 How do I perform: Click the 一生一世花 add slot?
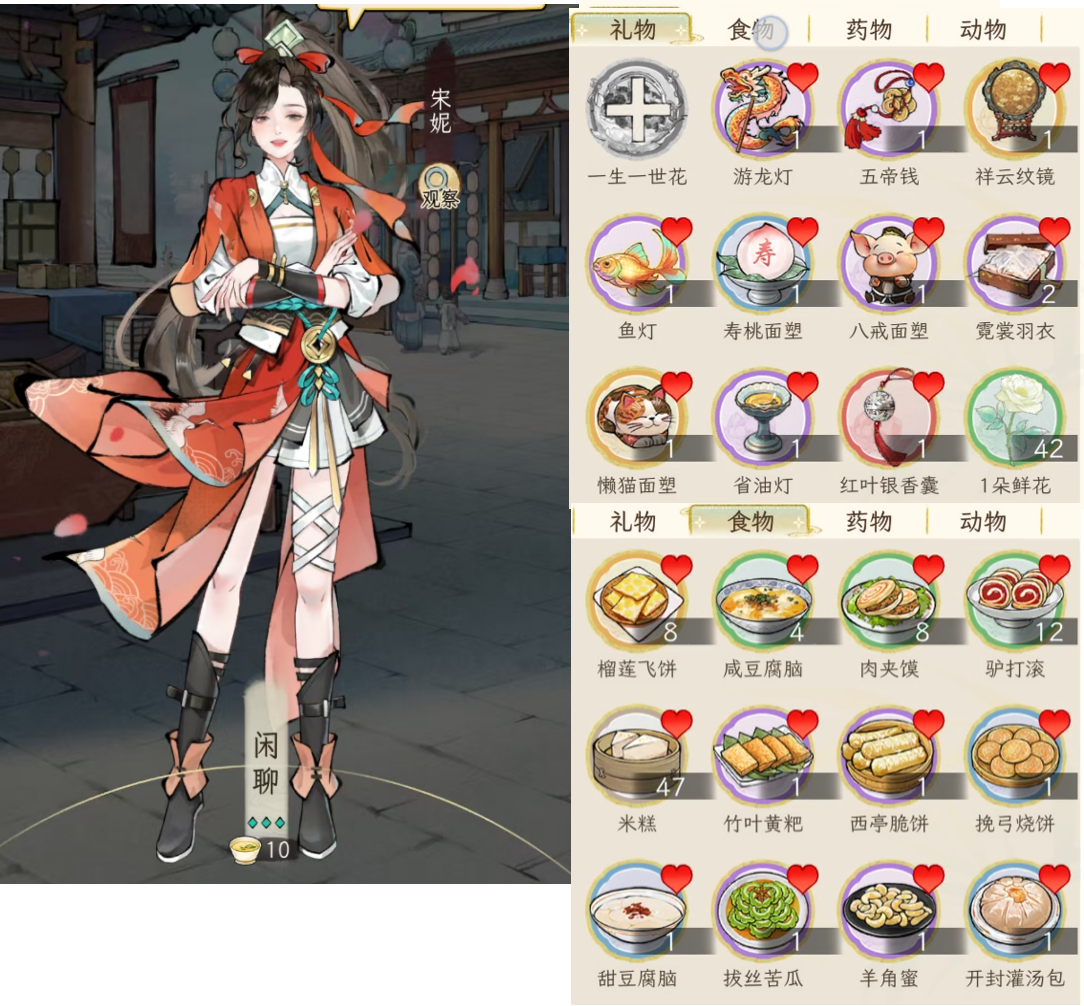click(637, 109)
